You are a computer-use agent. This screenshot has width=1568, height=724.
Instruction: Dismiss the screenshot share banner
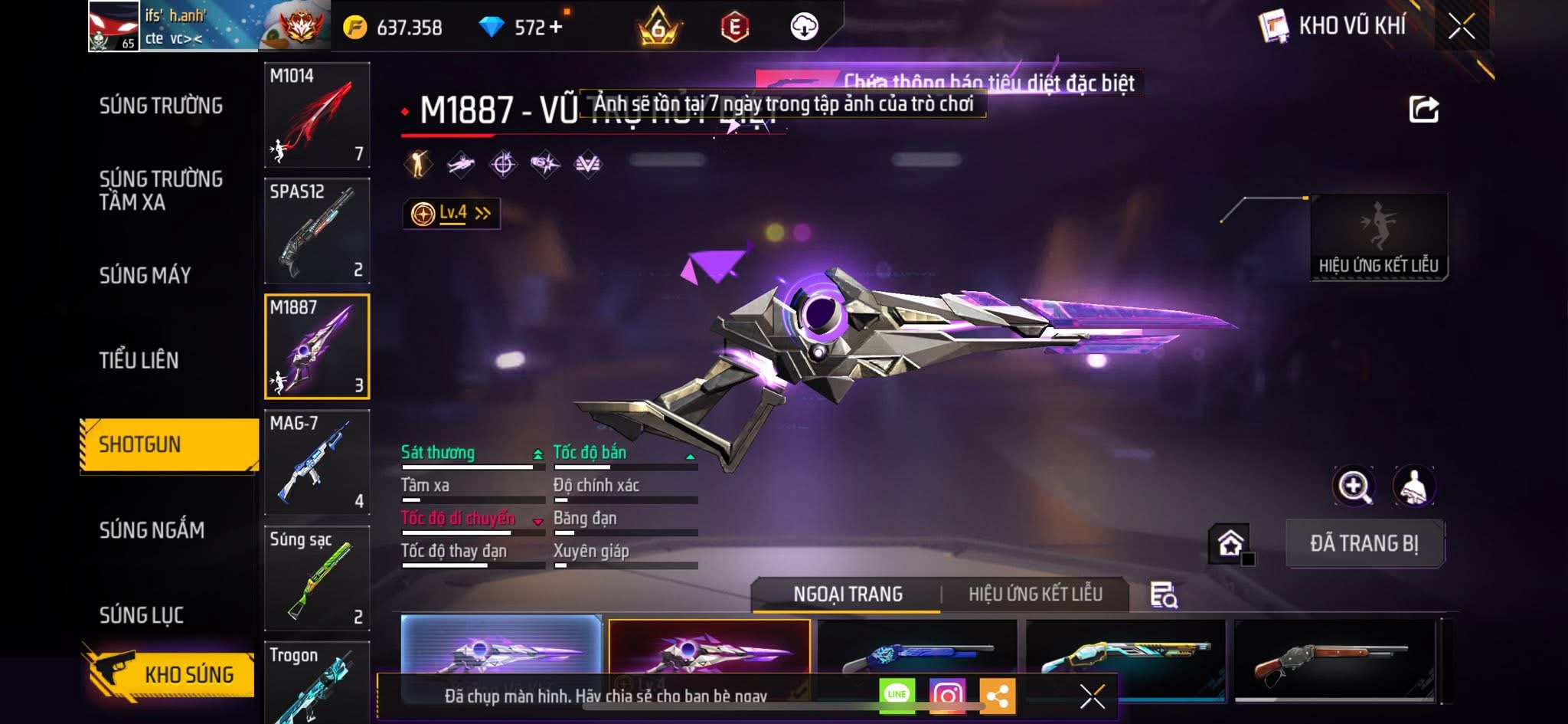1092,696
